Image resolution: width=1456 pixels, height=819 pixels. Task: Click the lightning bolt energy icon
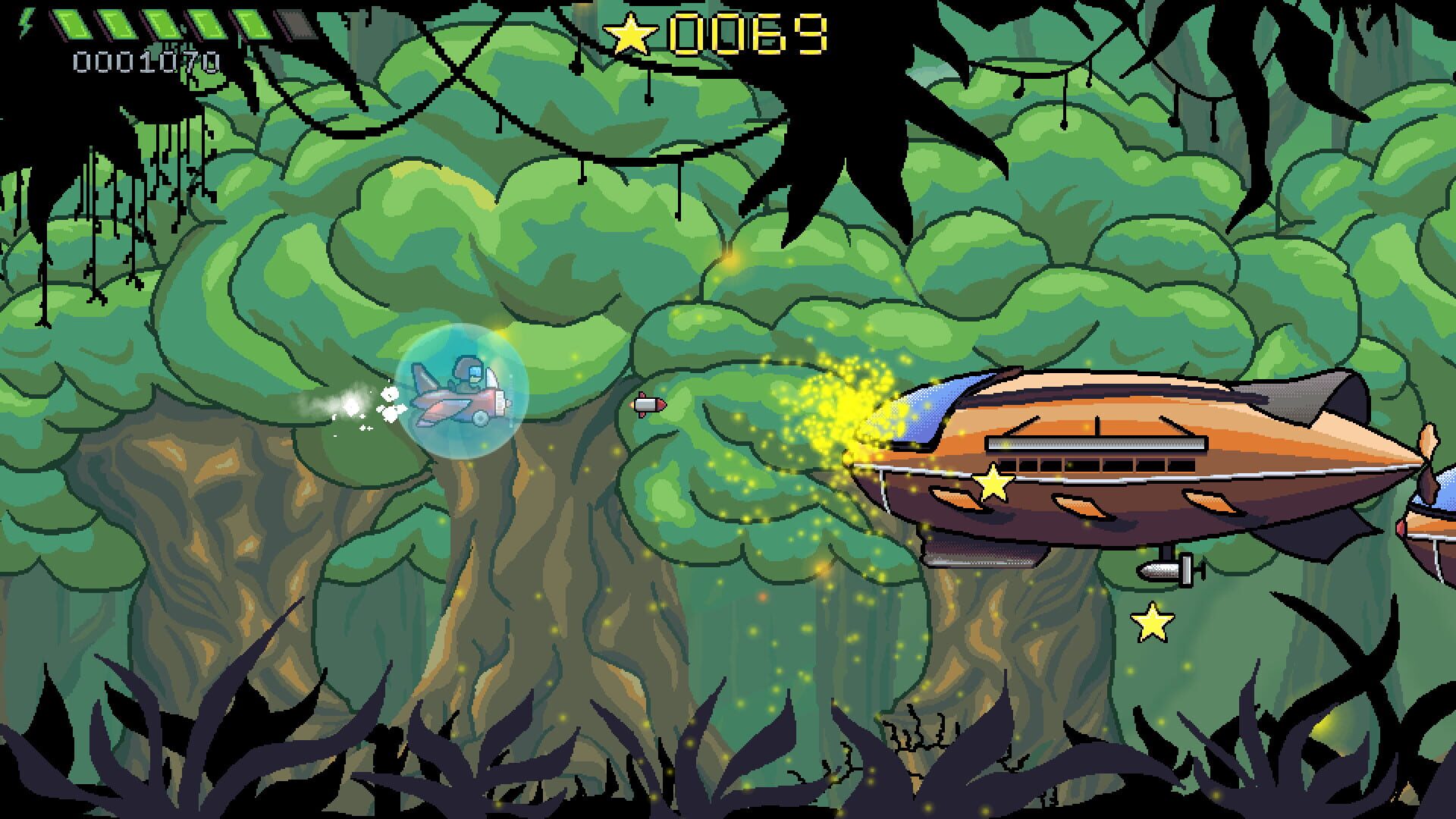(27, 23)
